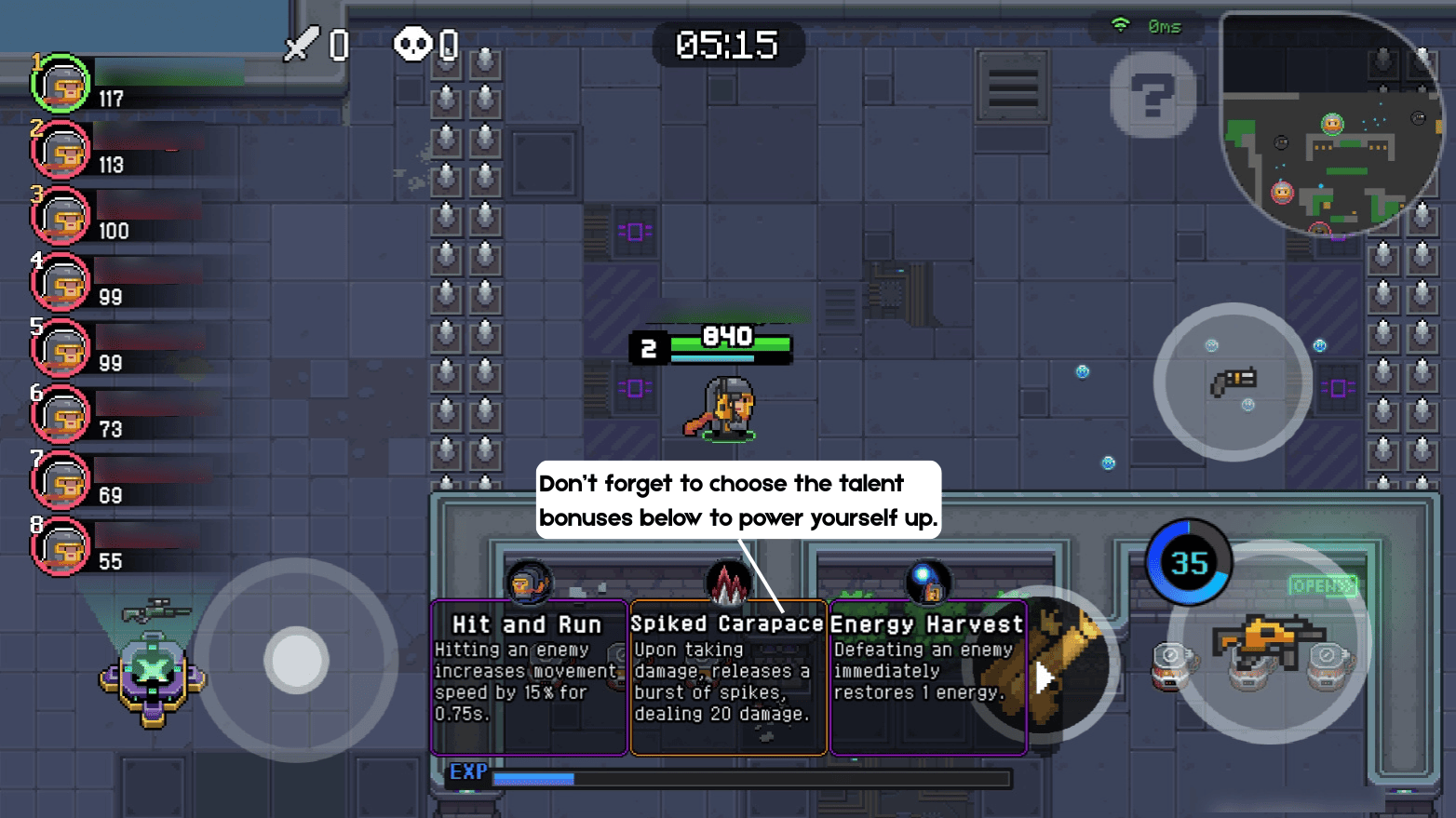The height and width of the screenshot is (818, 1456).
Task: Open the question mark help button
Action: [1153, 95]
